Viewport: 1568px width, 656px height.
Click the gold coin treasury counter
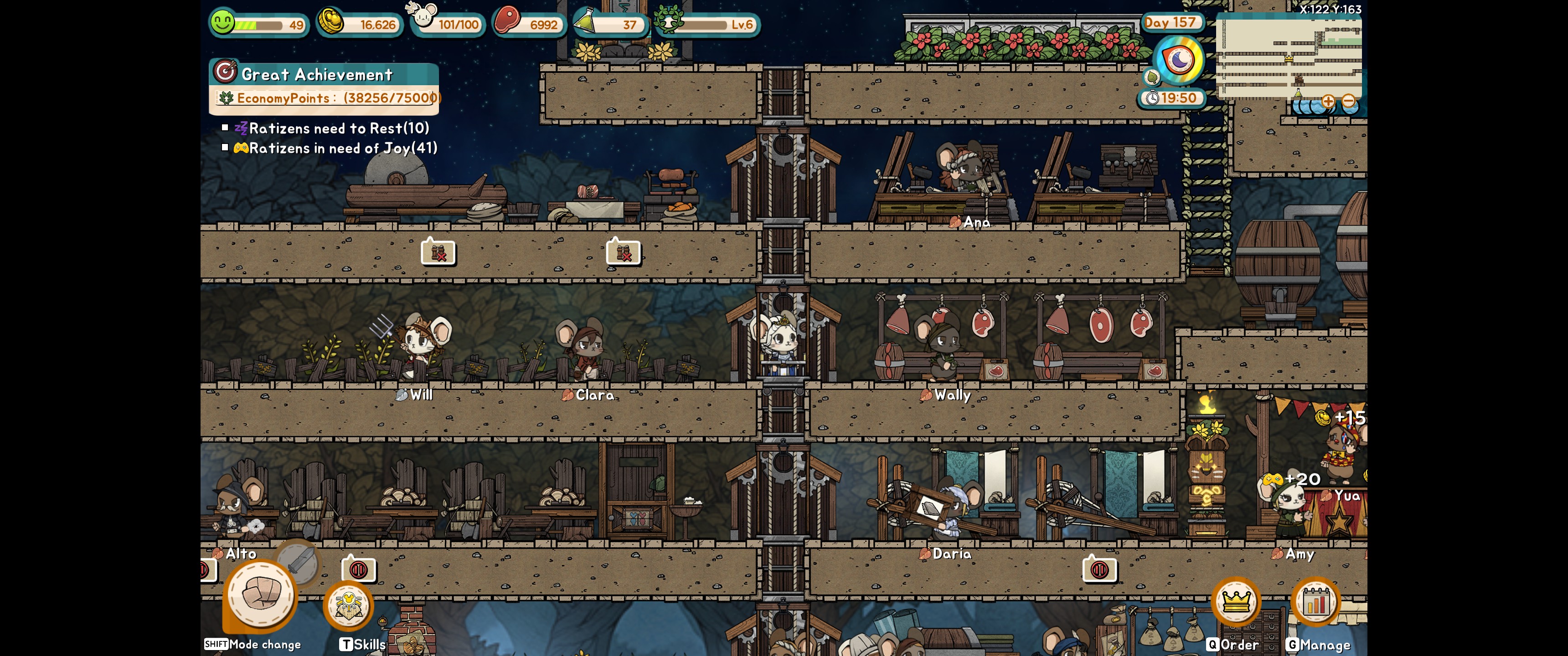(360, 24)
